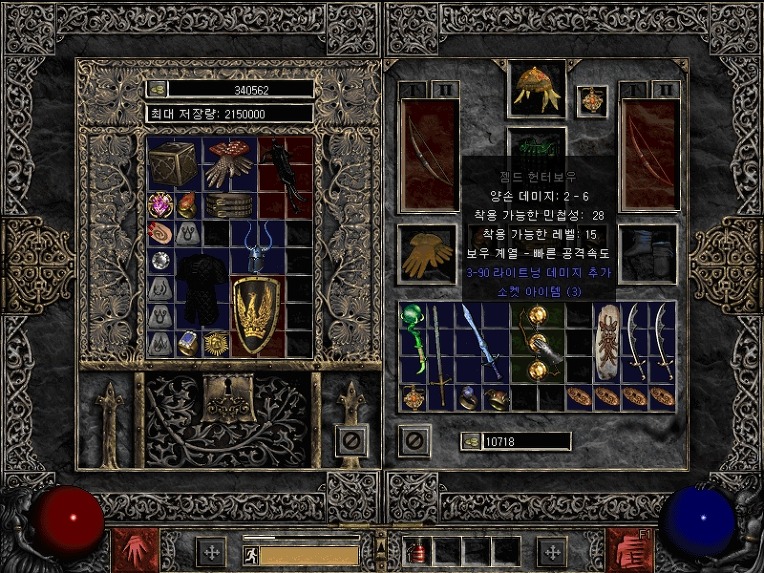Close the stash panel
The height and width of the screenshot is (573, 764).
point(352,439)
